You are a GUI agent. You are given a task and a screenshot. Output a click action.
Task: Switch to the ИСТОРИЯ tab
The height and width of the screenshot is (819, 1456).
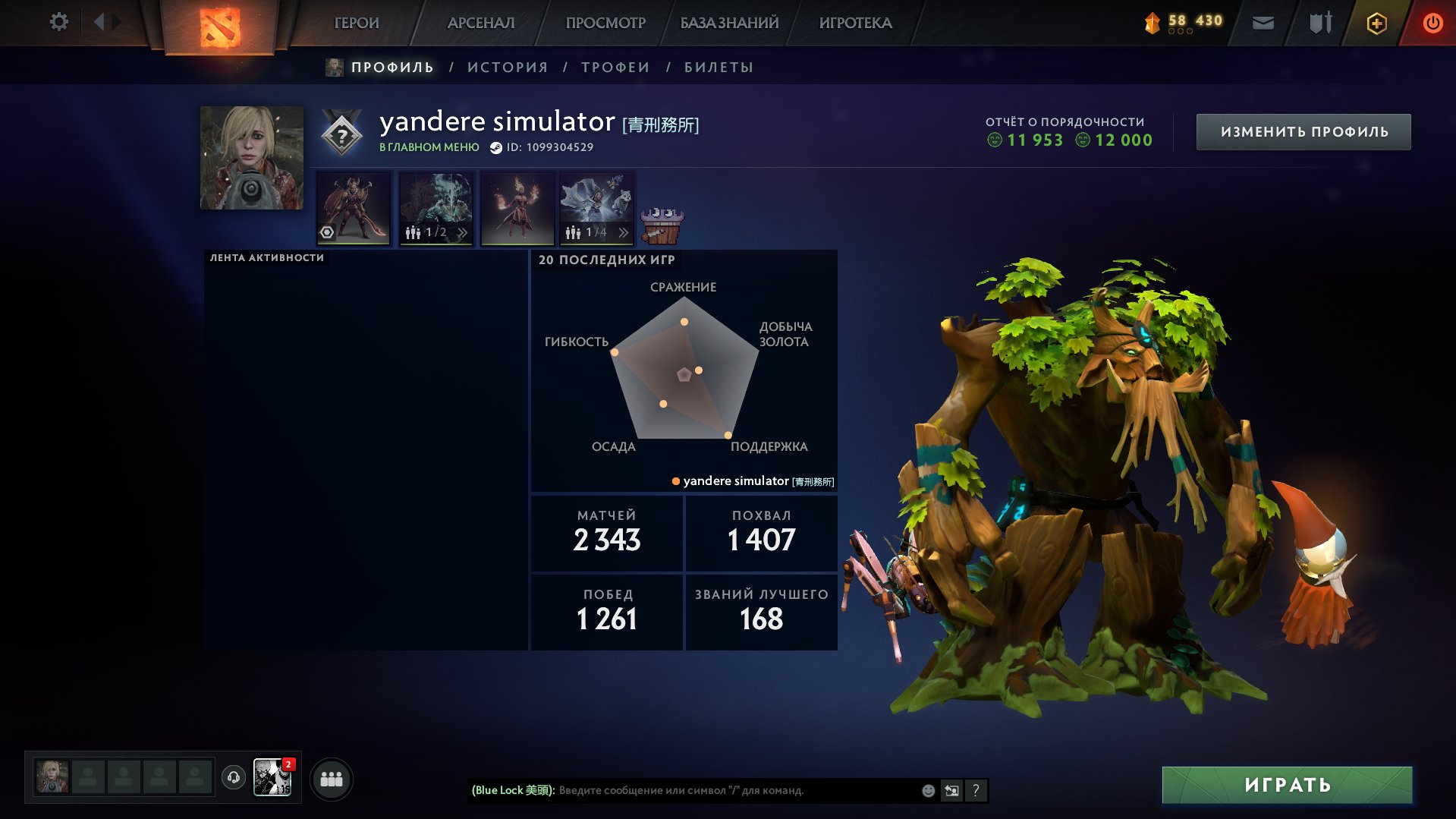click(506, 67)
